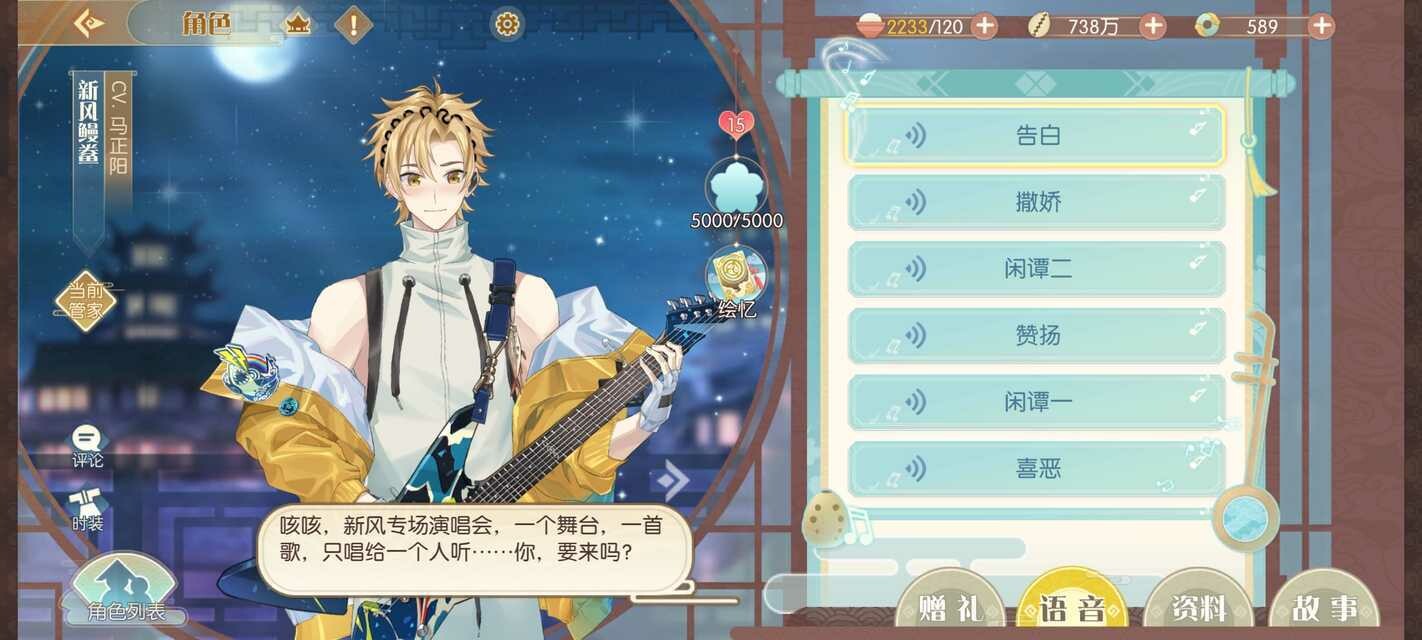The image size is (1422, 640).
Task: Play the 撒娇 voice line
Action: tap(1036, 202)
